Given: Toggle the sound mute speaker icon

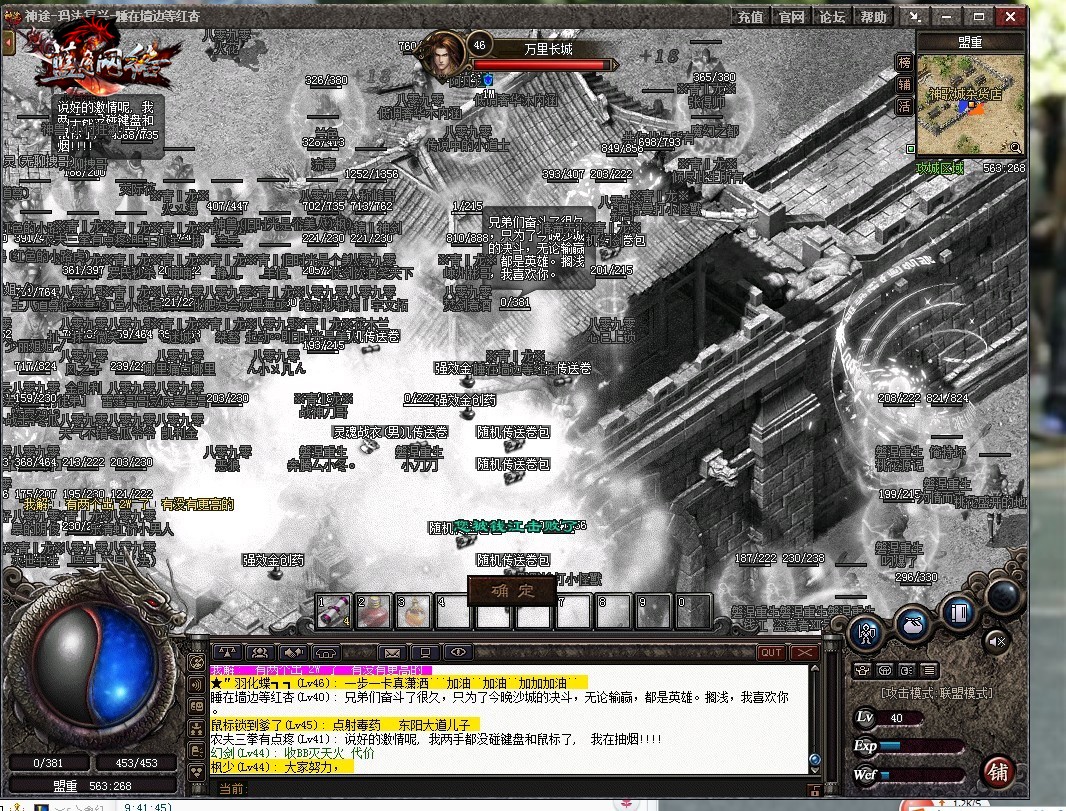Looking at the screenshot, I should pos(997,640).
